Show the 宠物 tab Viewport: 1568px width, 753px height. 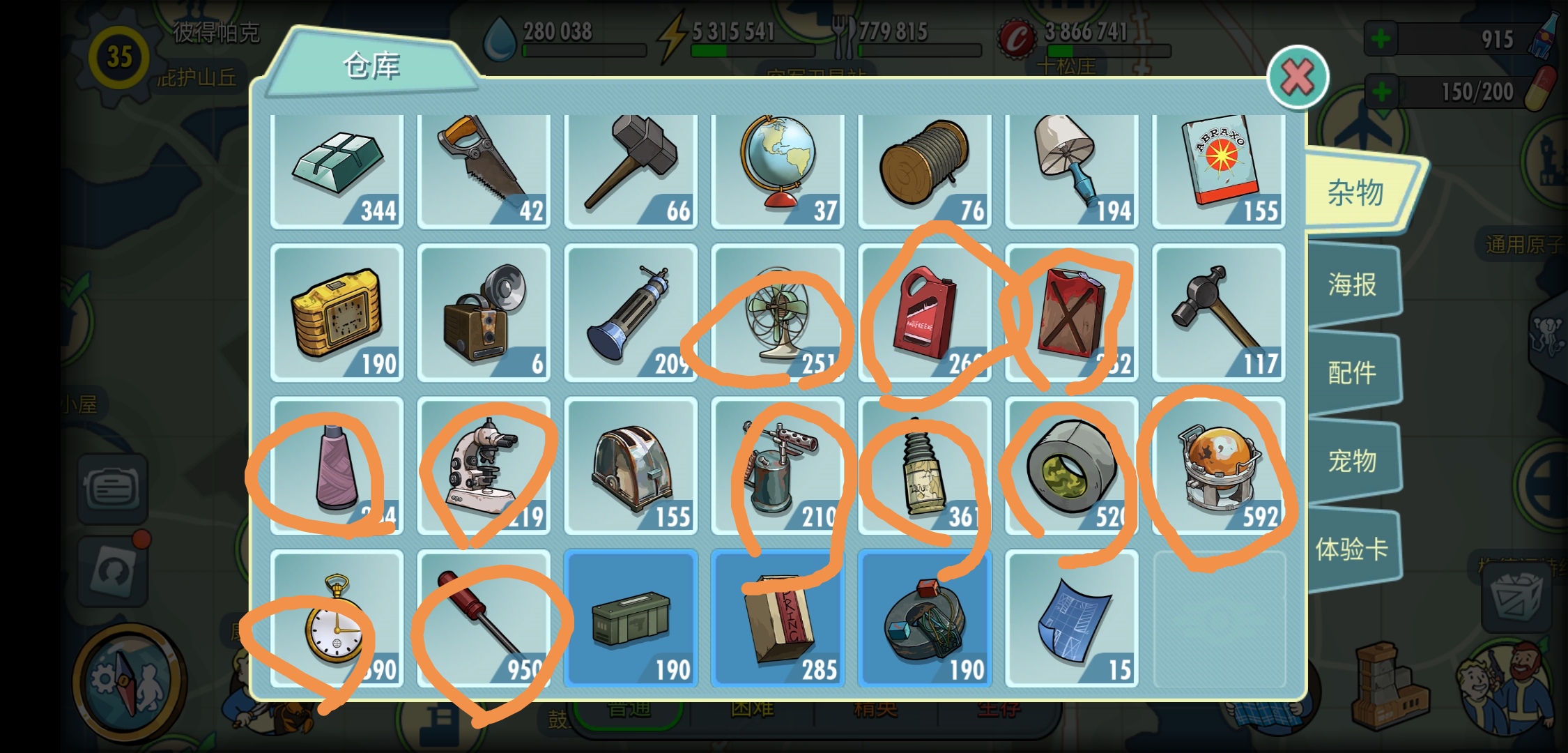click(1352, 461)
